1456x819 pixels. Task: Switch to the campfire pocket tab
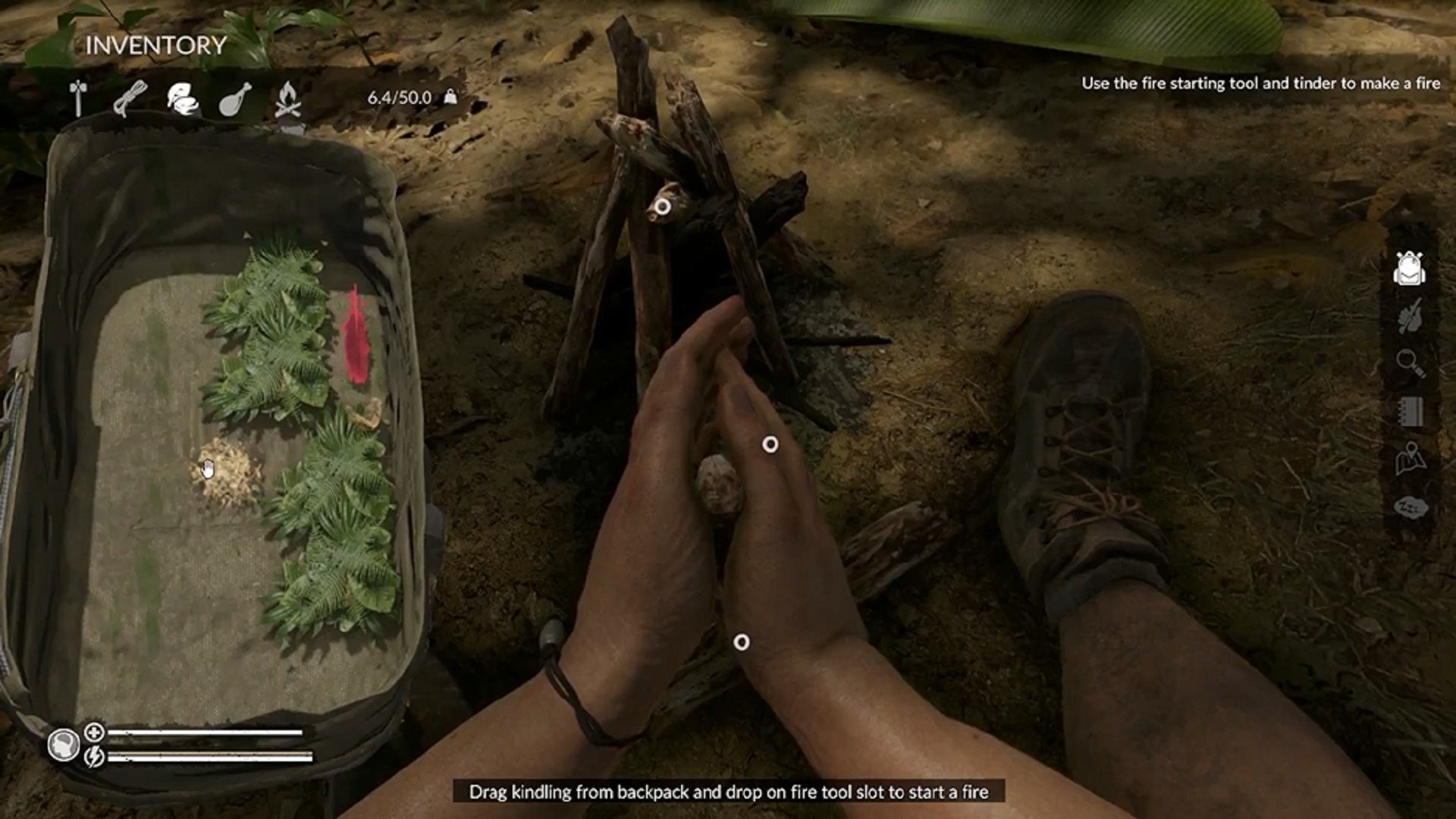pos(287,99)
